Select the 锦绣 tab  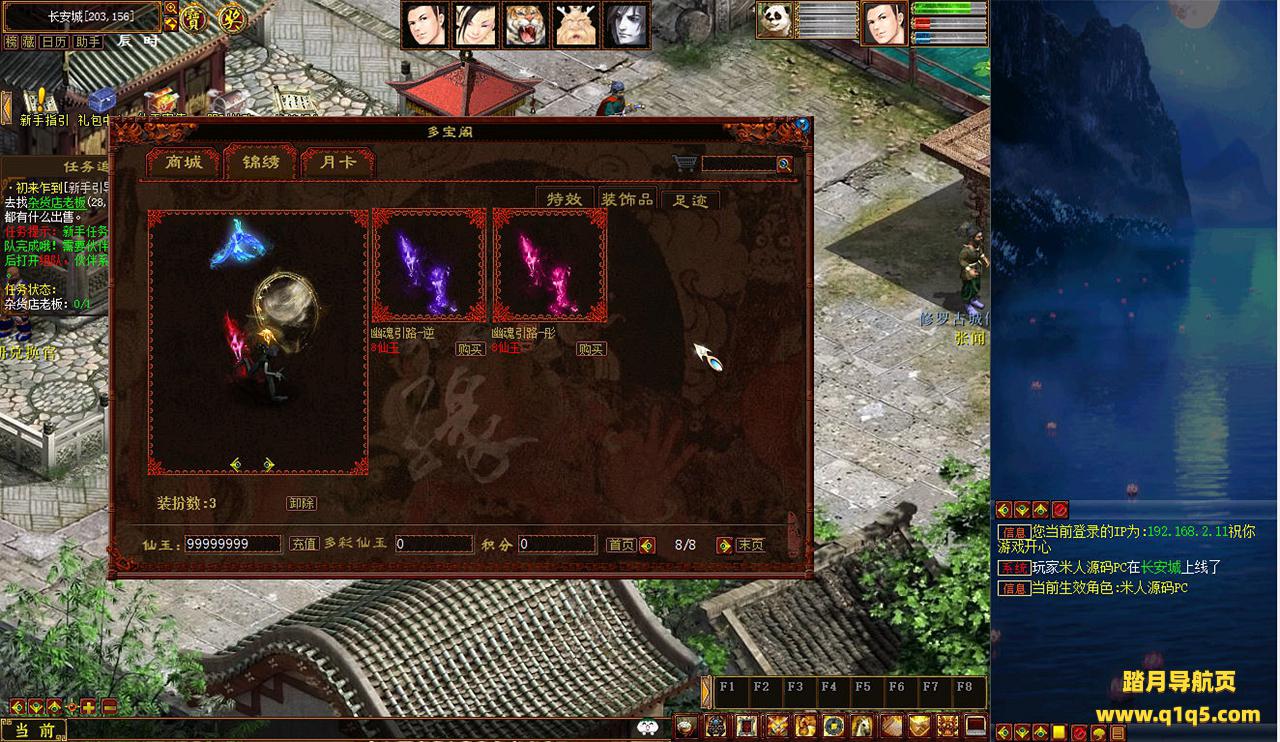pyautogui.click(x=260, y=162)
